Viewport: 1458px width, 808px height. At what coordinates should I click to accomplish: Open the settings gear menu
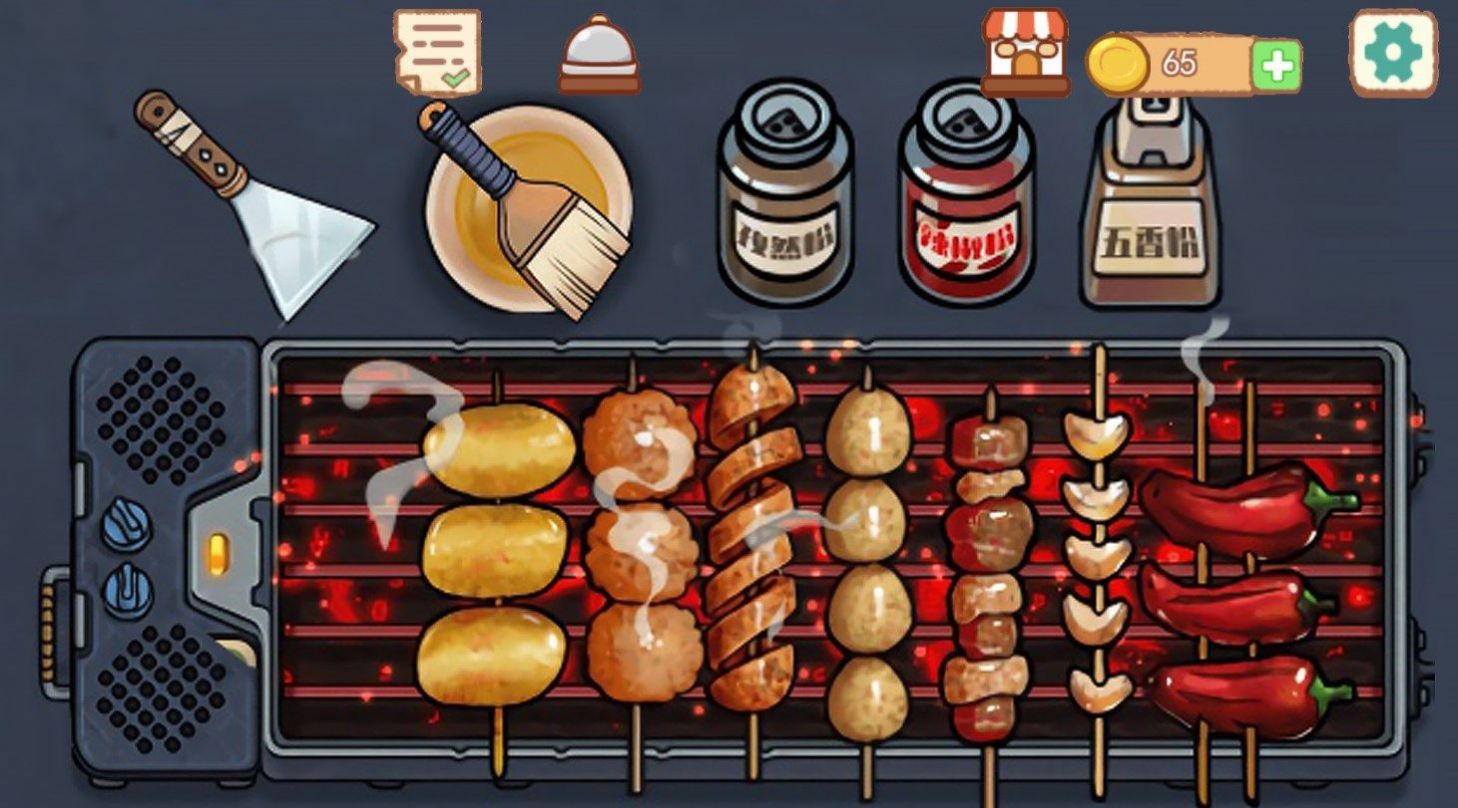pos(1393,53)
